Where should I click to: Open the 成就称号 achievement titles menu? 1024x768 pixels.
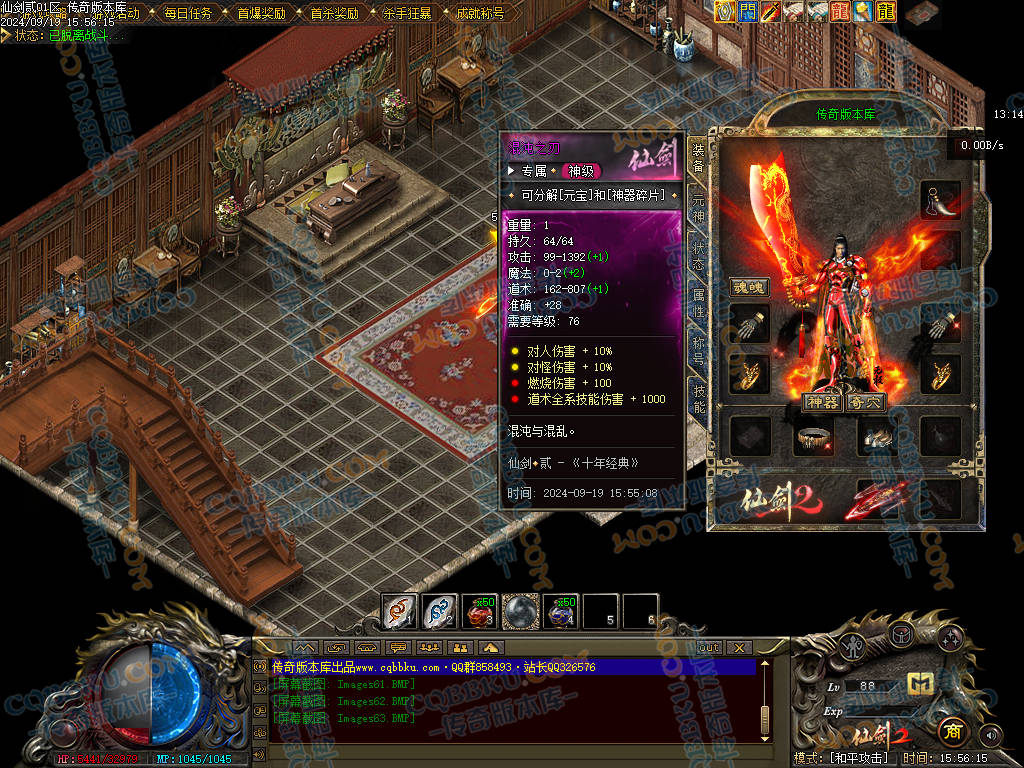click(x=480, y=14)
